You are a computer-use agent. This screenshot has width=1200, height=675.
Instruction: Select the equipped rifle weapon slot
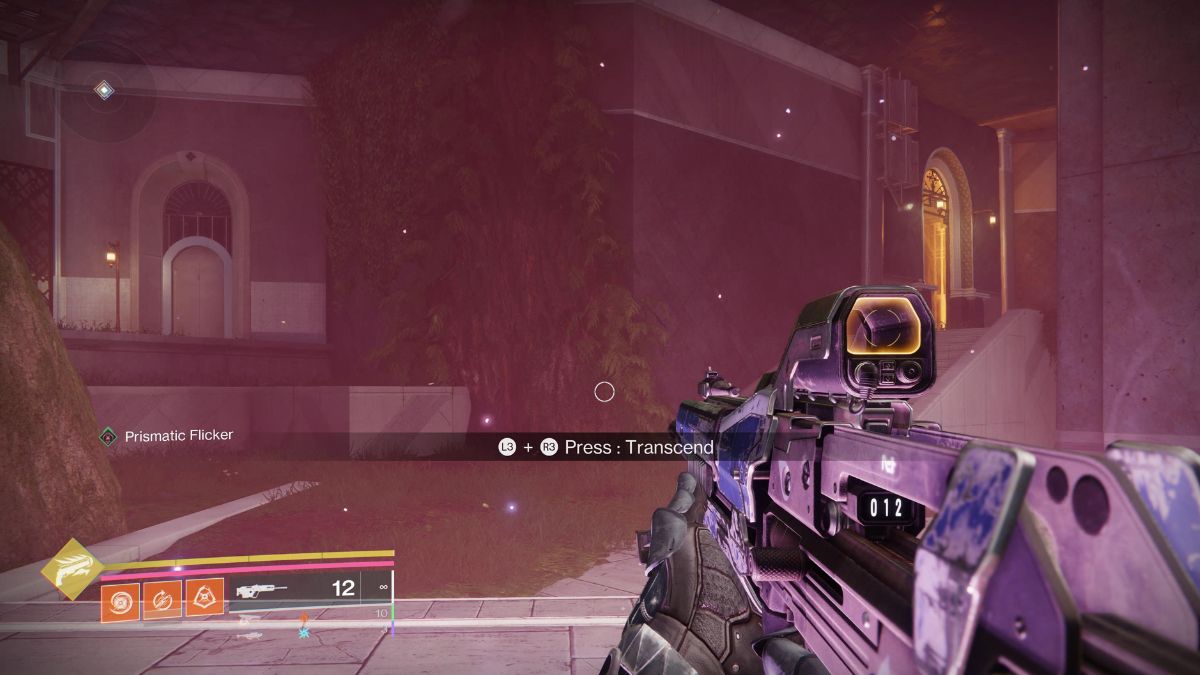(x=309, y=590)
